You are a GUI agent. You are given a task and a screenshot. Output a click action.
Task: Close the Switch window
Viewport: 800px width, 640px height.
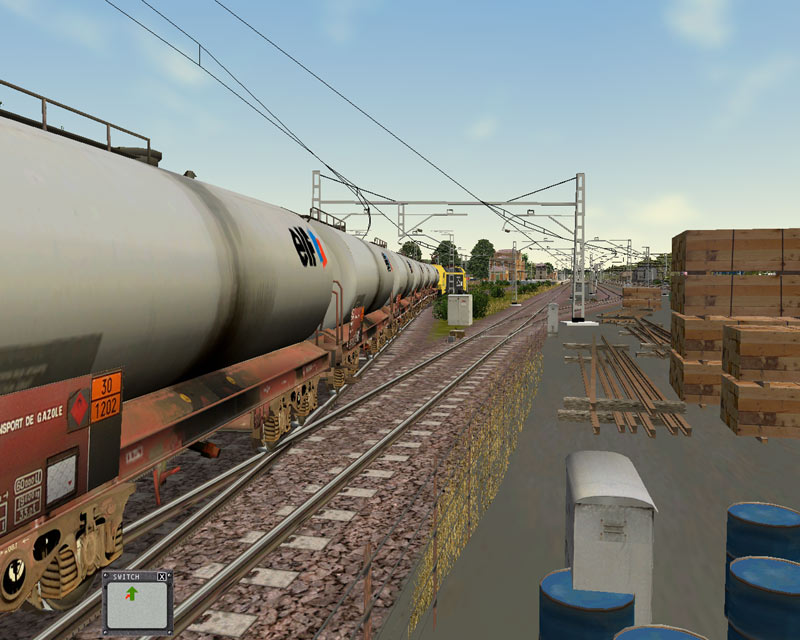tap(162, 577)
